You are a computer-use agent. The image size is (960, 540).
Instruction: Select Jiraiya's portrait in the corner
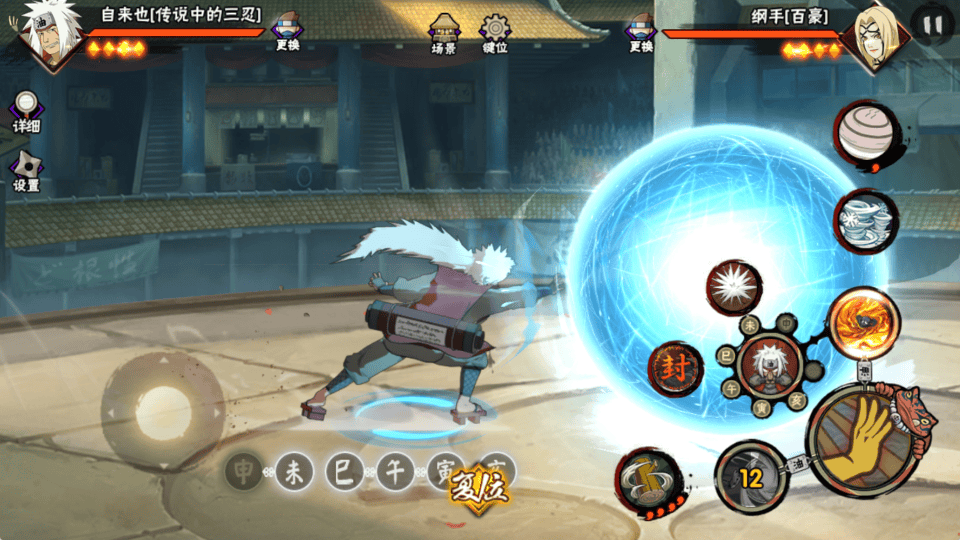(46, 38)
